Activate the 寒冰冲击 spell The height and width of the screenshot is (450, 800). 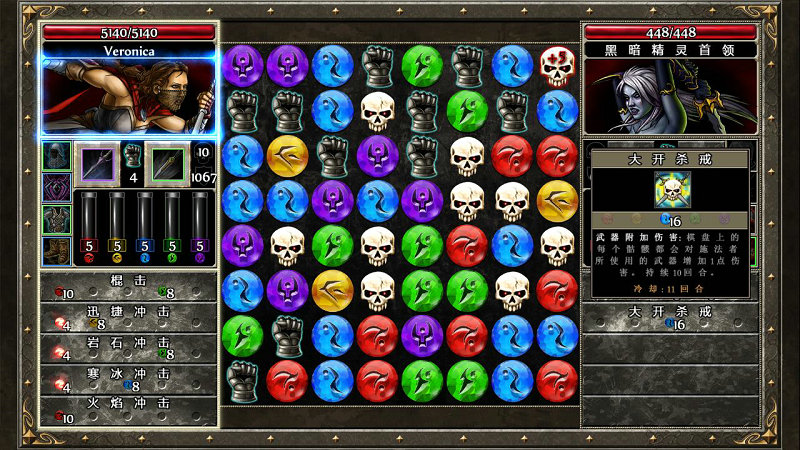[x=129, y=378]
